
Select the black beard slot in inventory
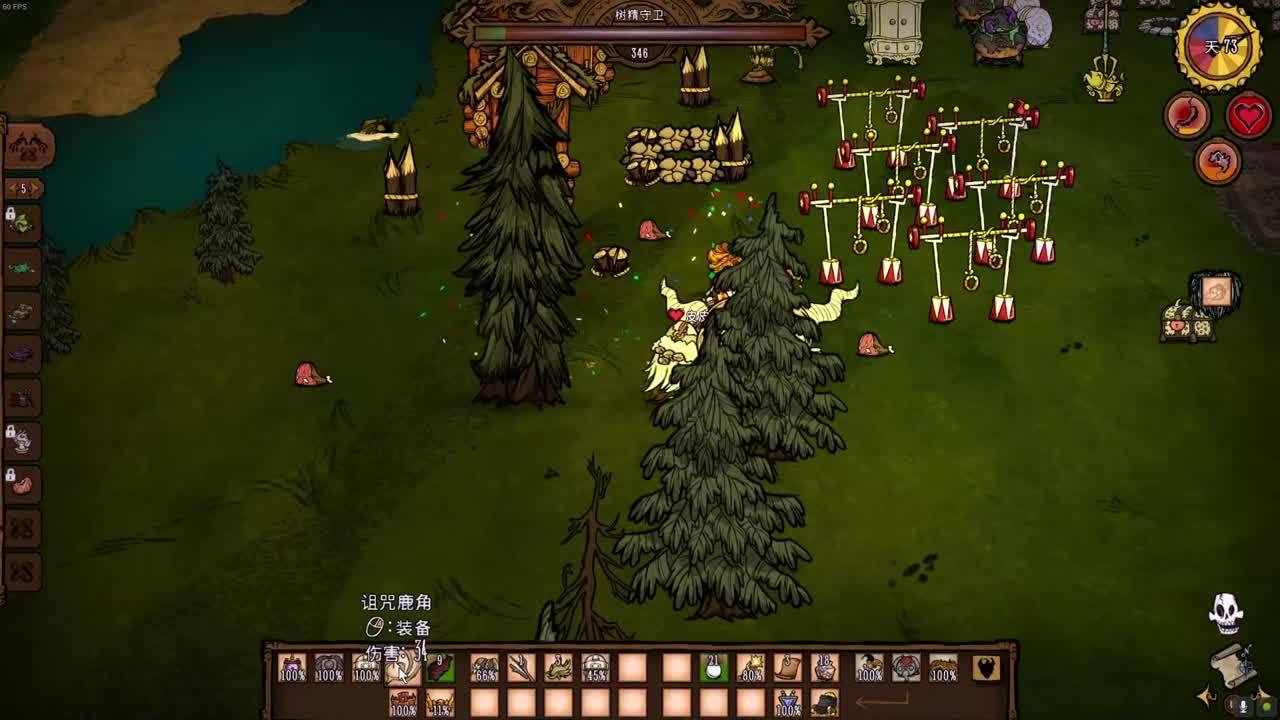pos(986,668)
